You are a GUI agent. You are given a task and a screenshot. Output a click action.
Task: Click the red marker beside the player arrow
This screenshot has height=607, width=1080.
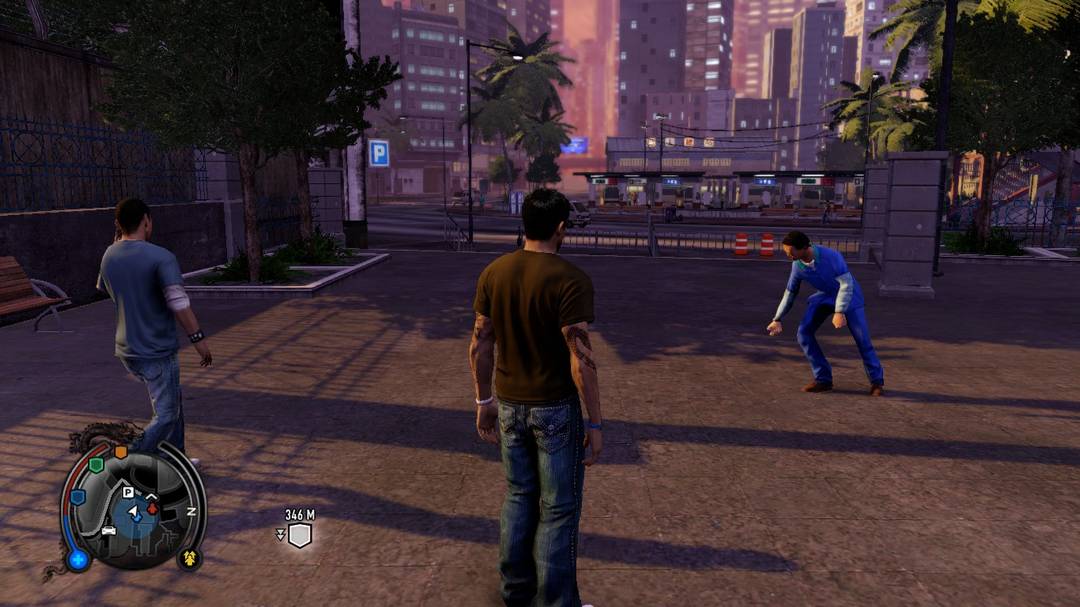coord(152,507)
